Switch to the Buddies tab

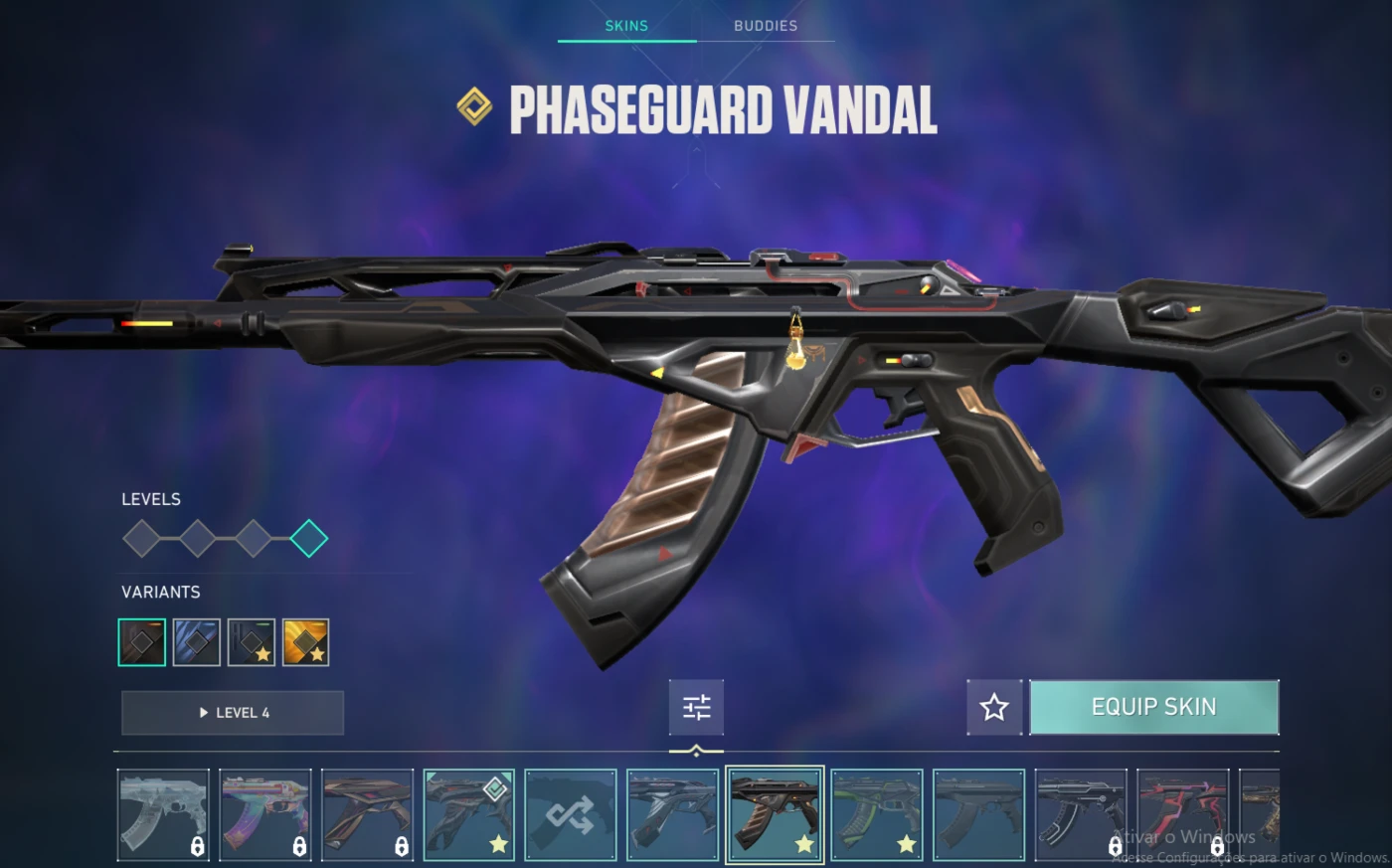point(765,26)
